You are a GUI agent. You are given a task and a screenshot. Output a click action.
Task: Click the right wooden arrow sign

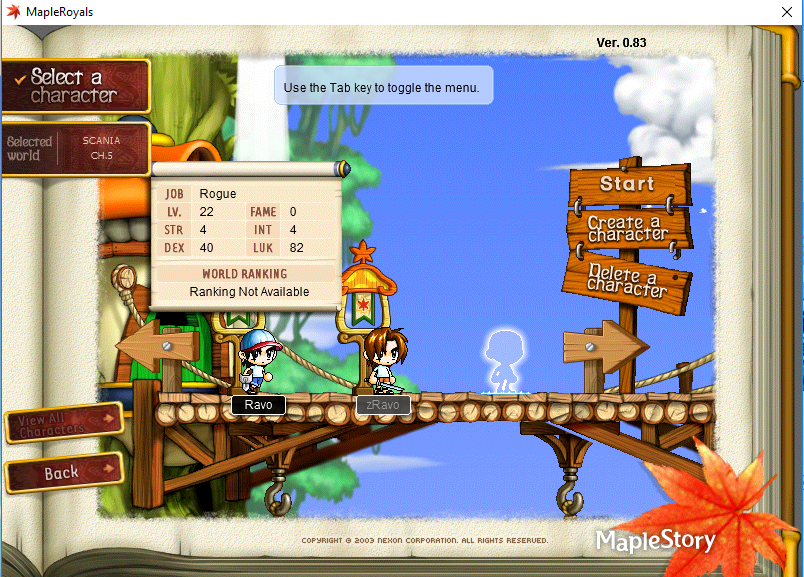pos(604,346)
